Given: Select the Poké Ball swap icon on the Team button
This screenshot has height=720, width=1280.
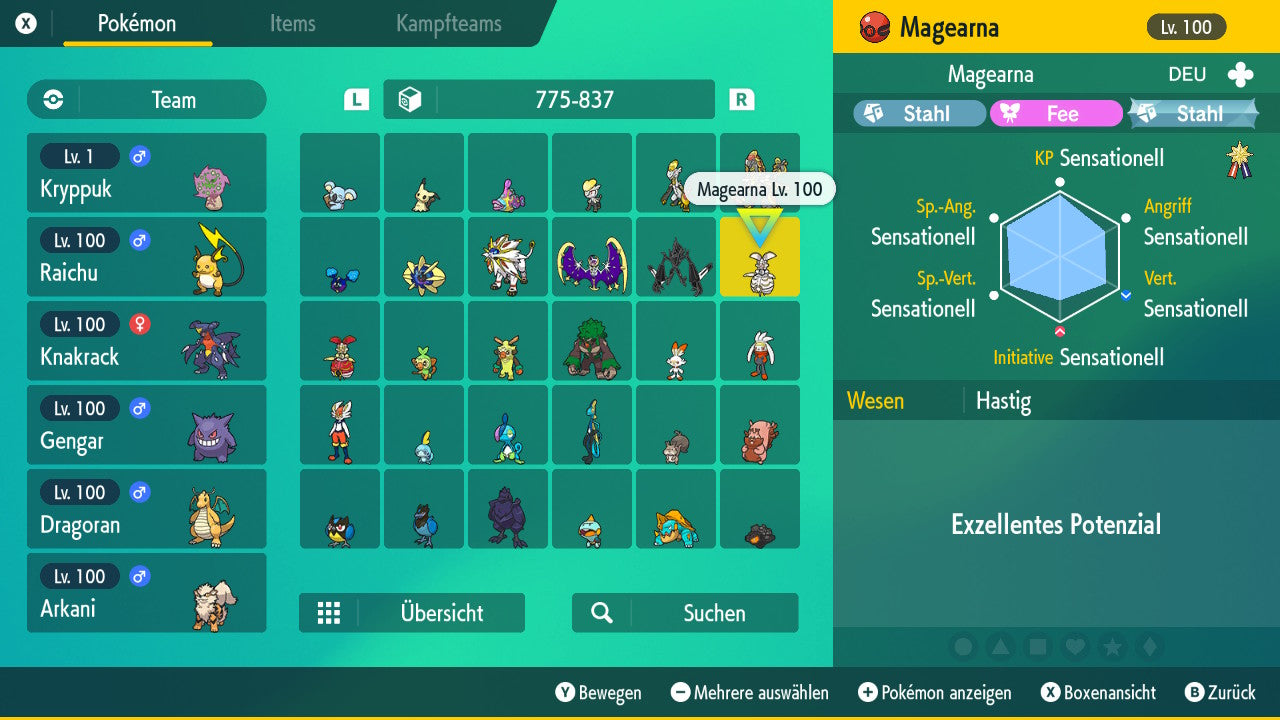Looking at the screenshot, I should (51, 99).
